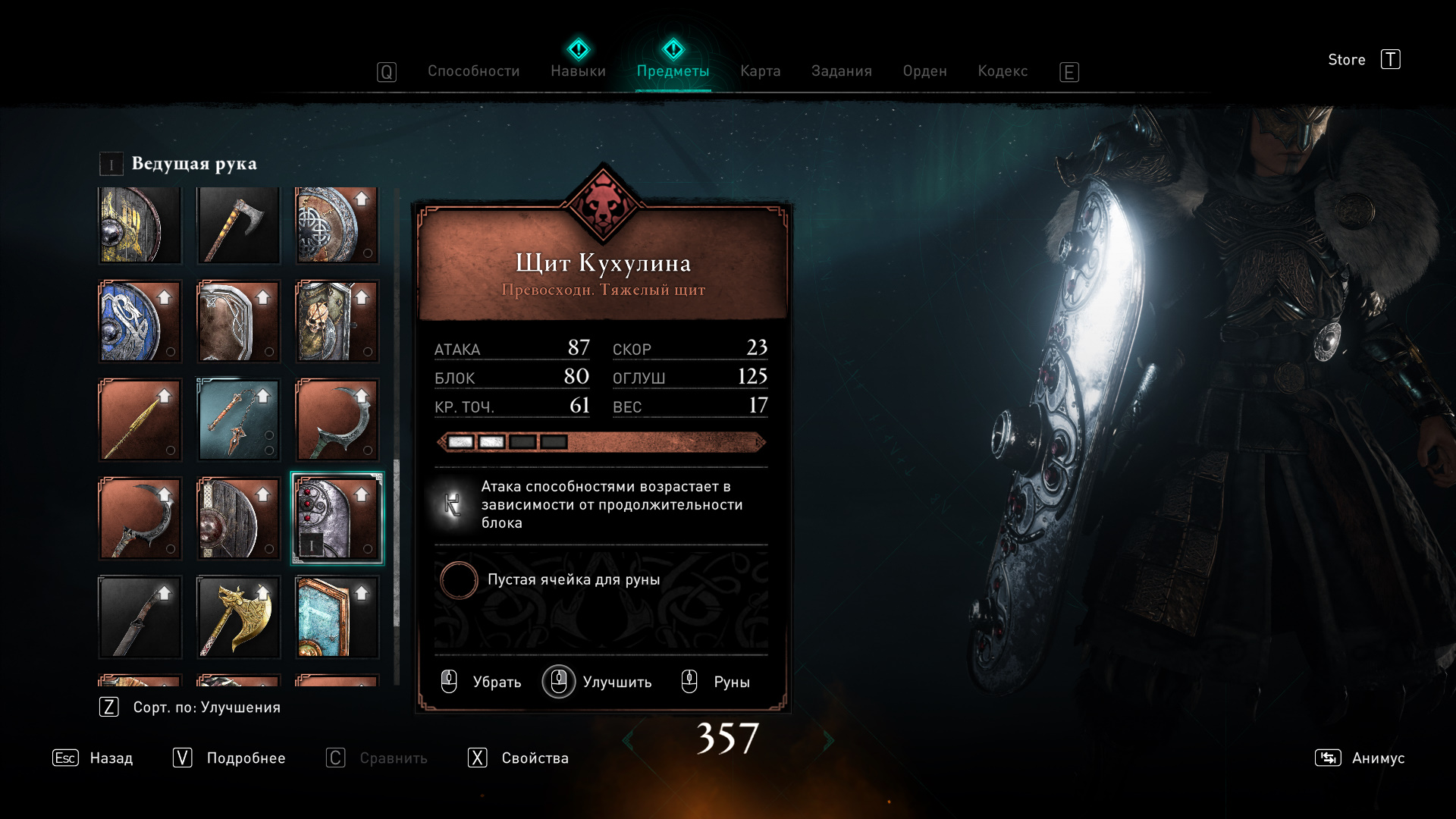Click the empty rune slot
This screenshot has height=819, width=1456.
(459, 580)
